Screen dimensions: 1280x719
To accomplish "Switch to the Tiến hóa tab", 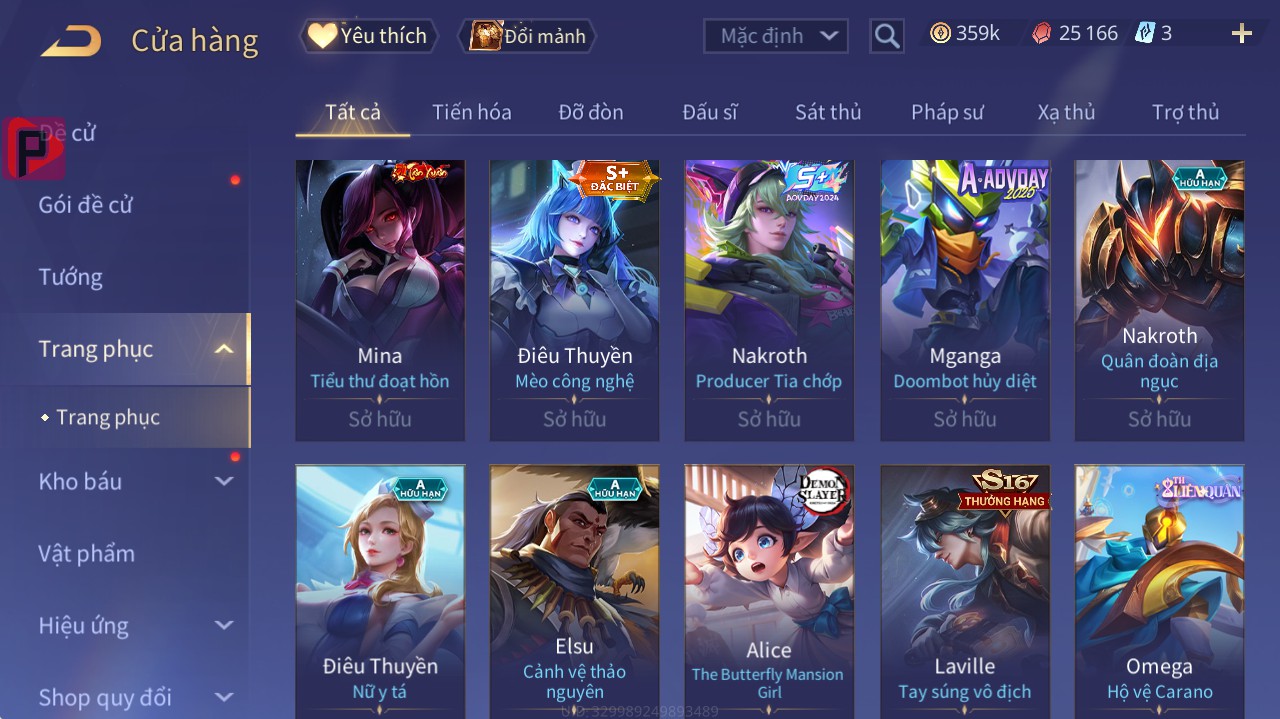I will click(x=471, y=112).
